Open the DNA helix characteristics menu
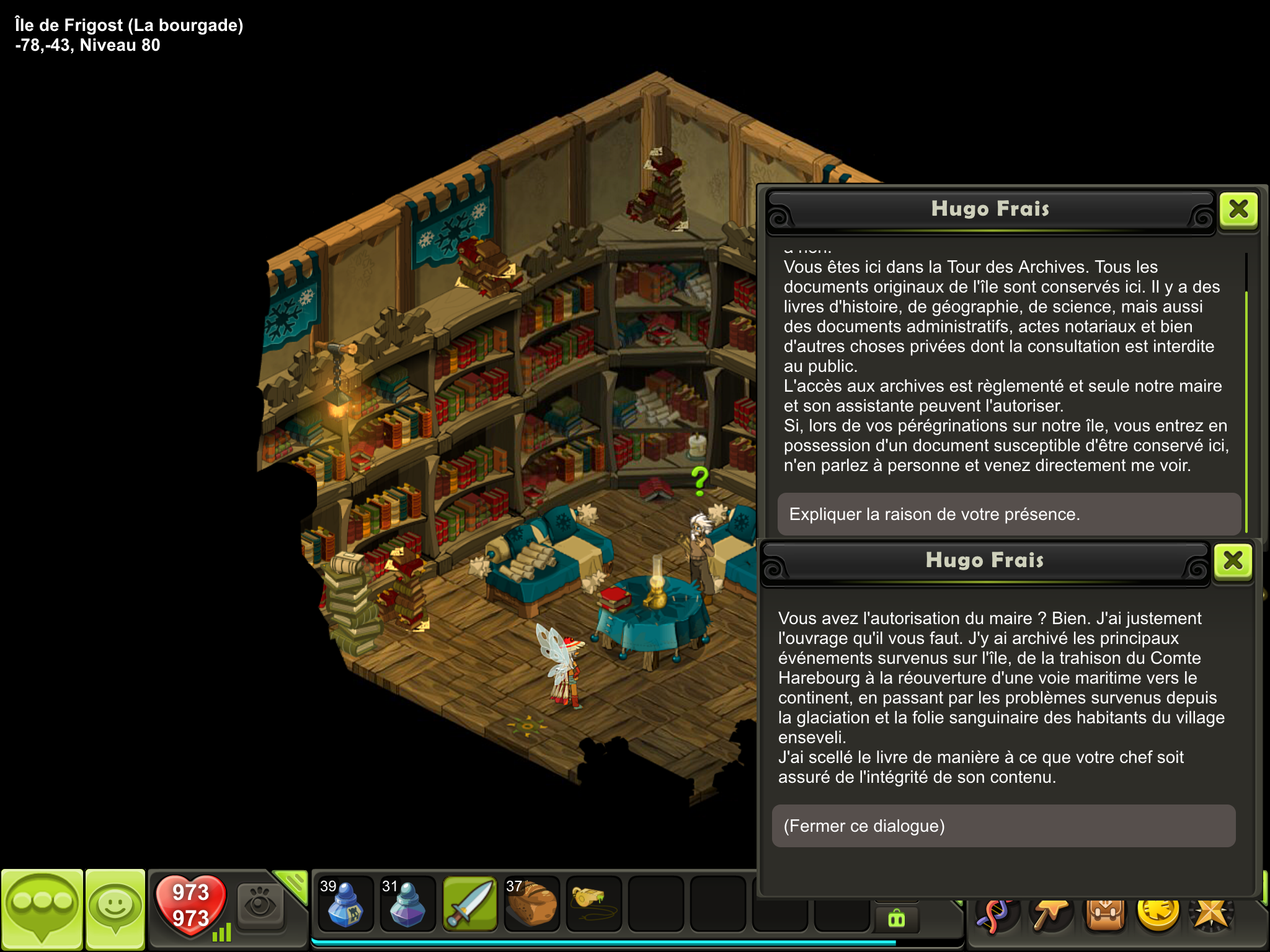The image size is (1270, 952). pyautogui.click(x=997, y=915)
